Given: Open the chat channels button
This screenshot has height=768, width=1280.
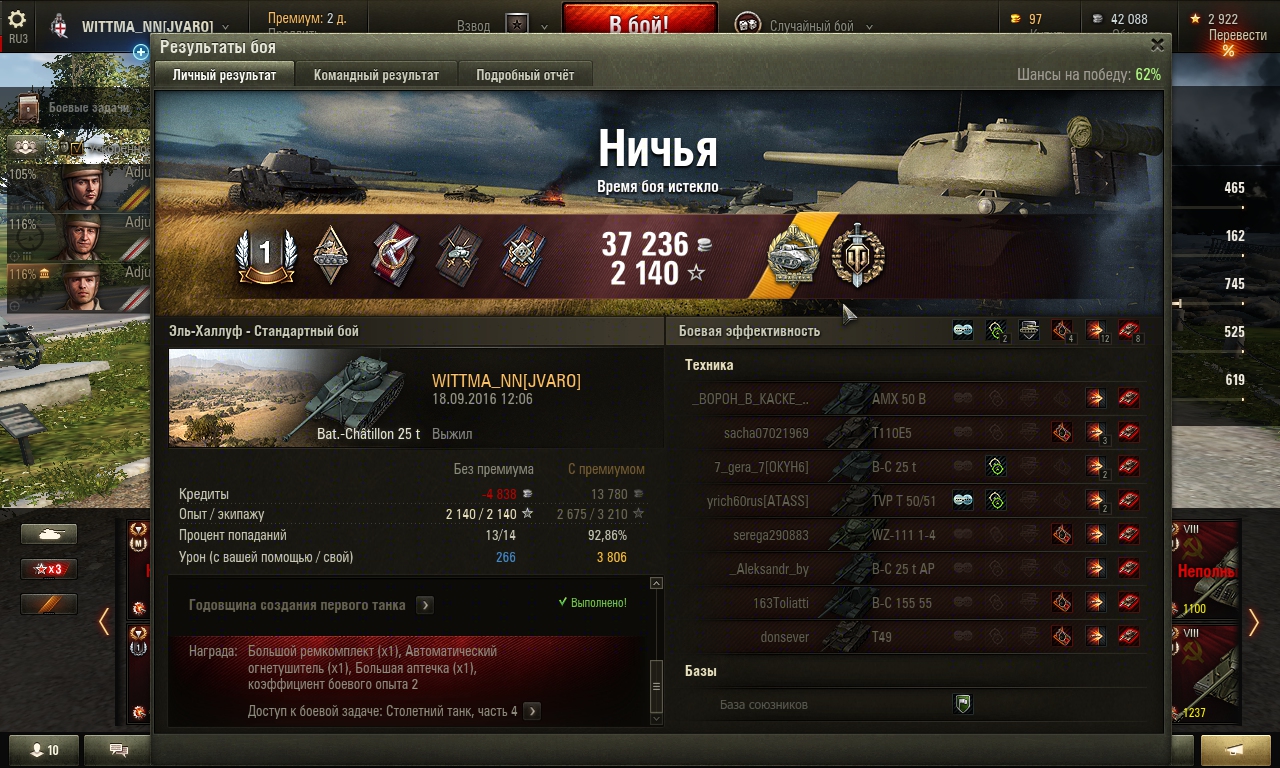Looking at the screenshot, I should [x=118, y=750].
